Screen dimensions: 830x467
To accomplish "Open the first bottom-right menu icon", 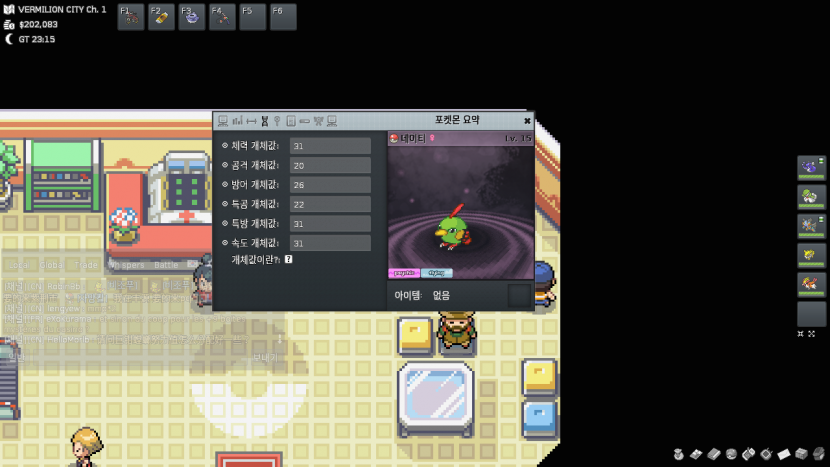I will click(679, 454).
